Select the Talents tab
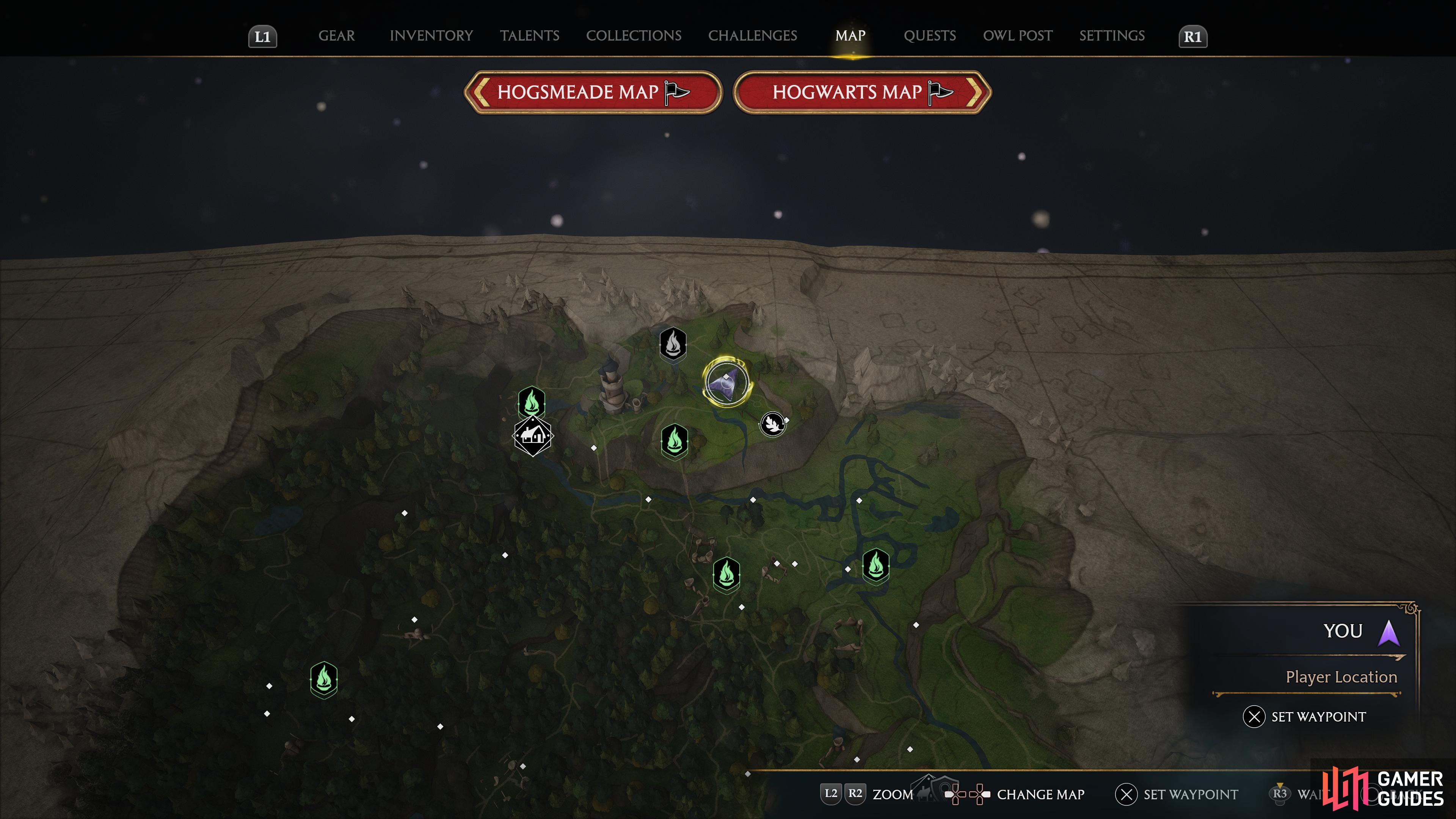1456x819 pixels. pos(529,36)
